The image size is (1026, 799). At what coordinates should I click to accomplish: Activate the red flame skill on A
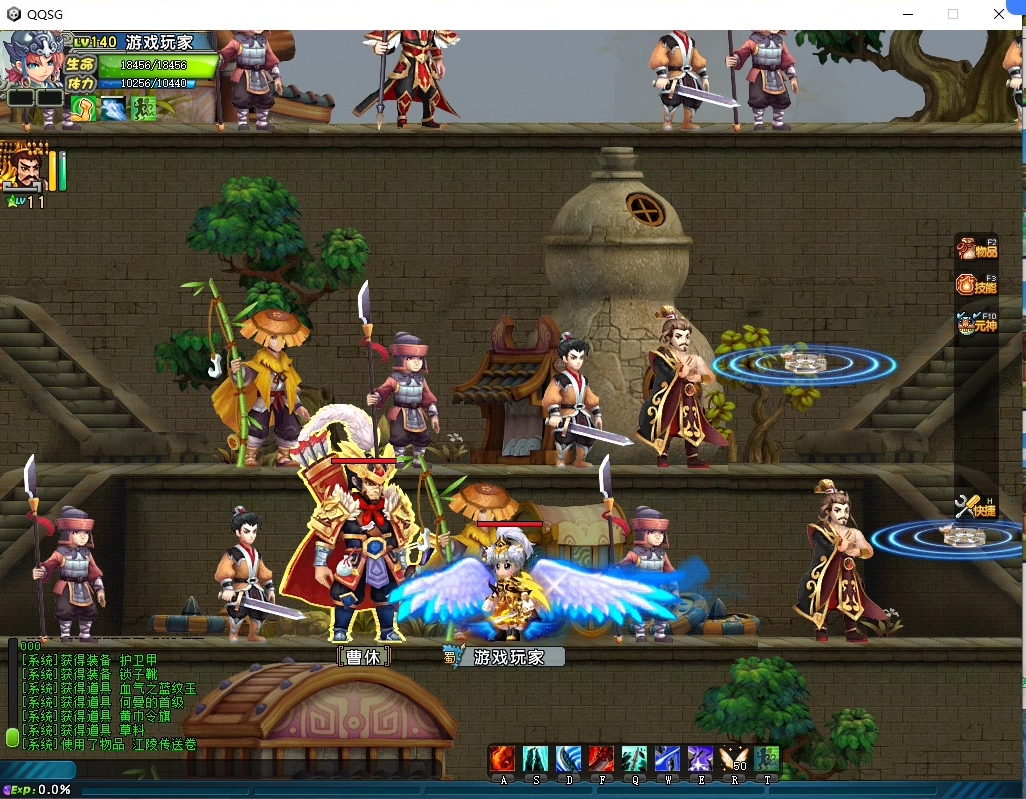point(502,758)
